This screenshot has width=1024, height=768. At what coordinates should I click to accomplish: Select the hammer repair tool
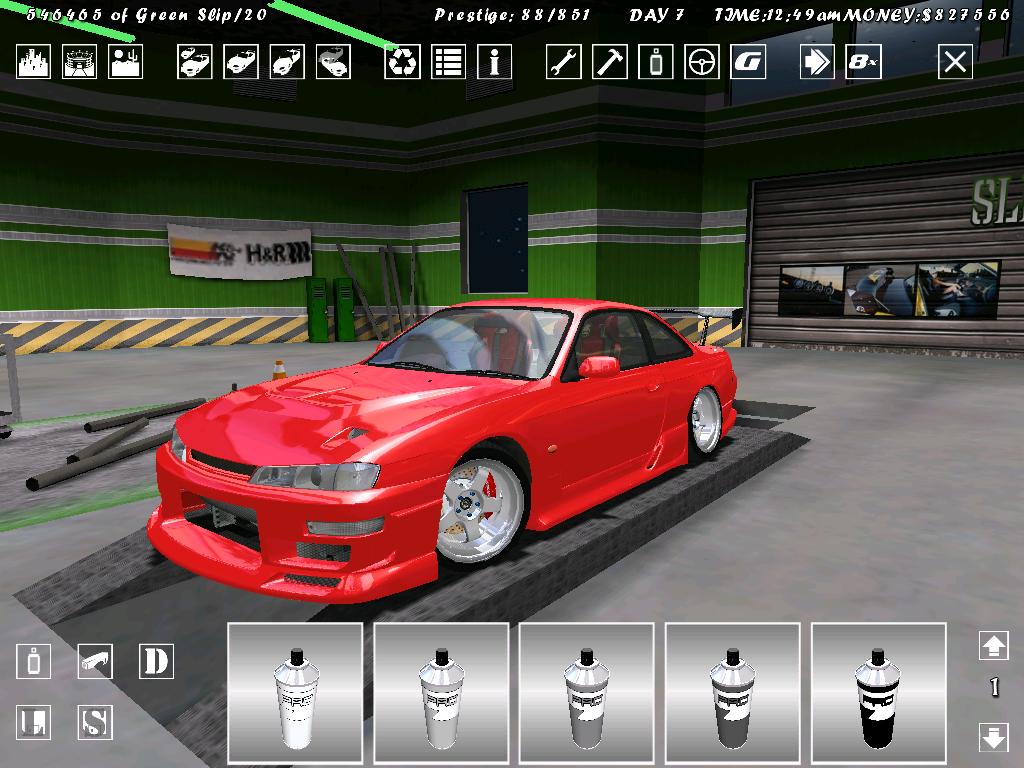pyautogui.click(x=609, y=62)
